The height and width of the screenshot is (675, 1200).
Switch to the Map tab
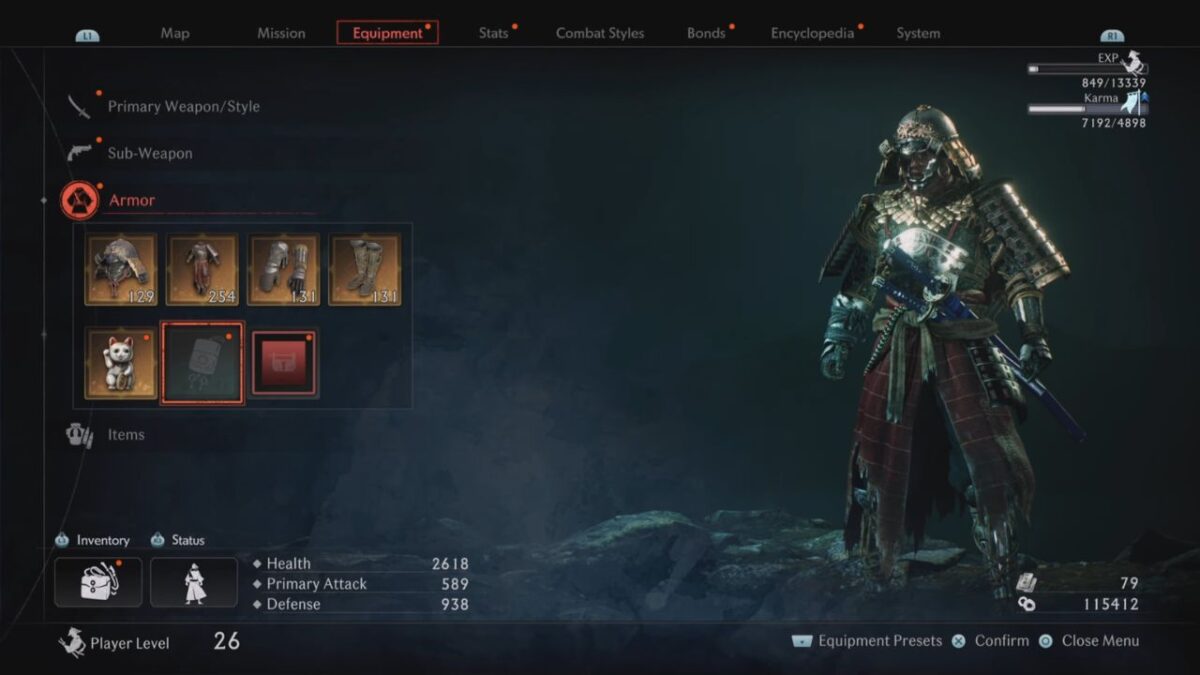pos(175,33)
